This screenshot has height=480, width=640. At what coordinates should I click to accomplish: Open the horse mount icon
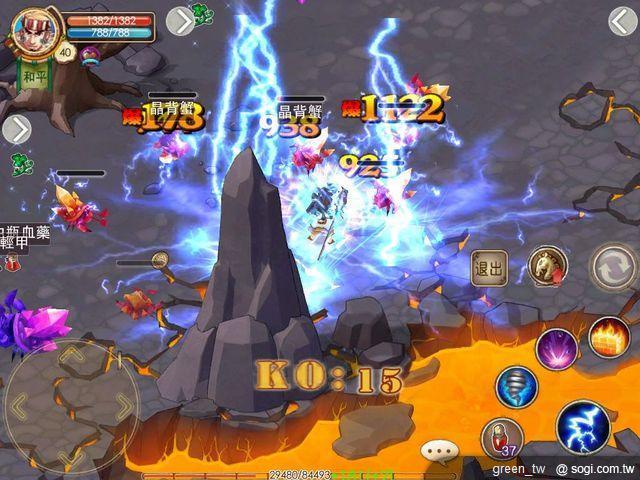point(547,266)
